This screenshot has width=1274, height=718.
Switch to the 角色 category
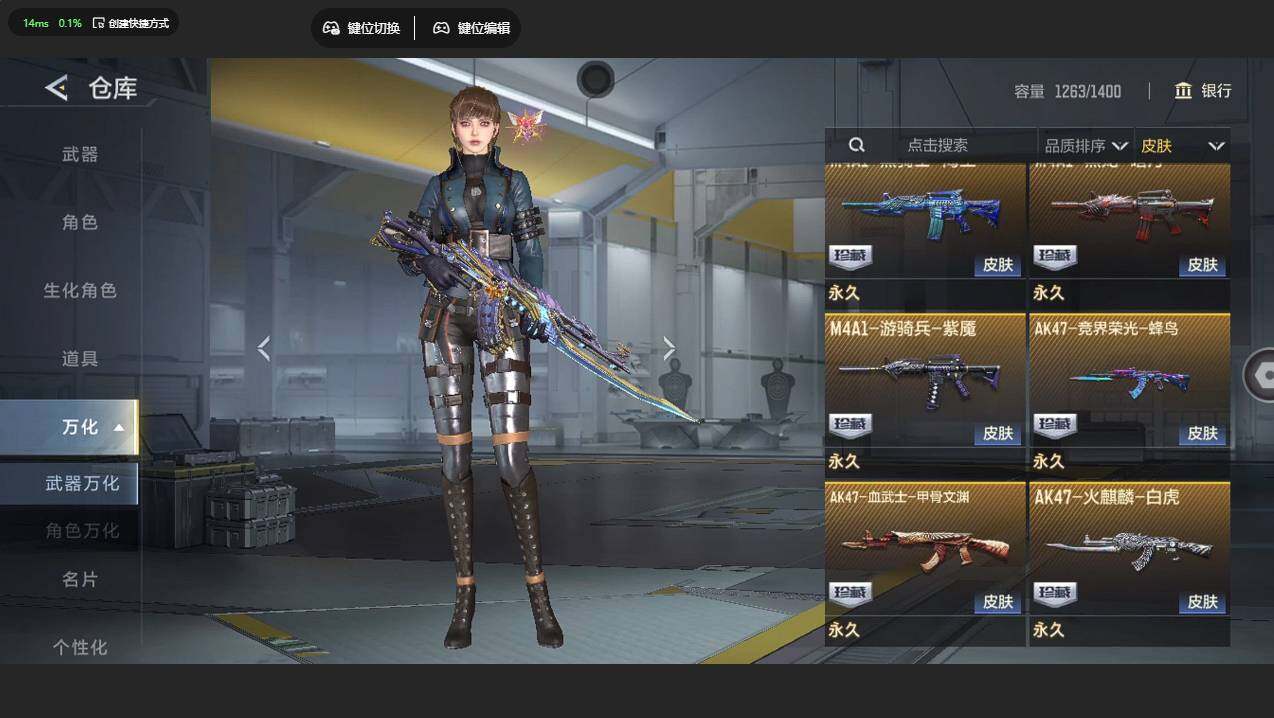(x=80, y=222)
